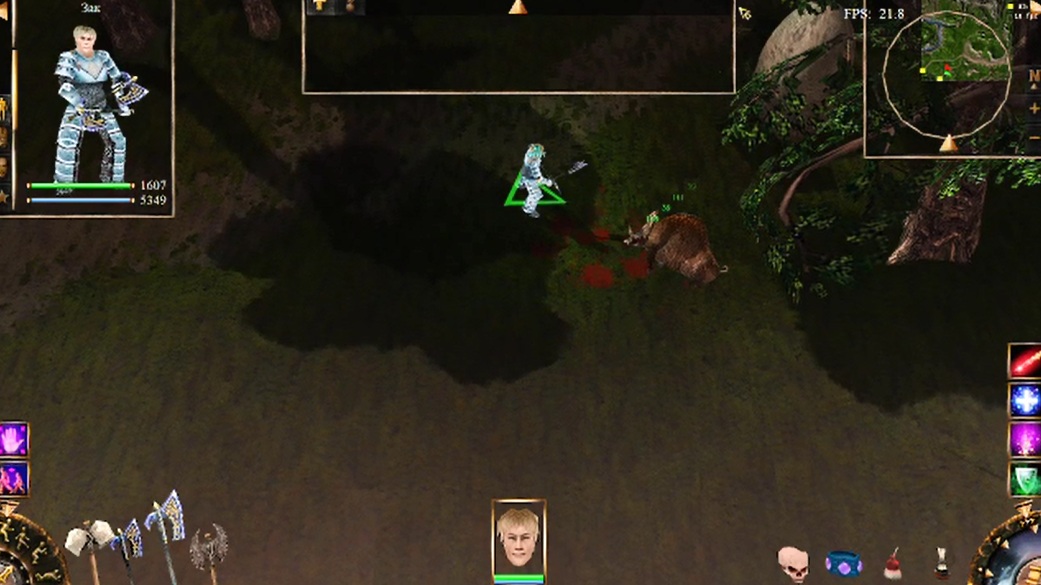Viewport: 1041px width, 585px height.
Task: Cast the red streak spell
Action: (1025, 361)
